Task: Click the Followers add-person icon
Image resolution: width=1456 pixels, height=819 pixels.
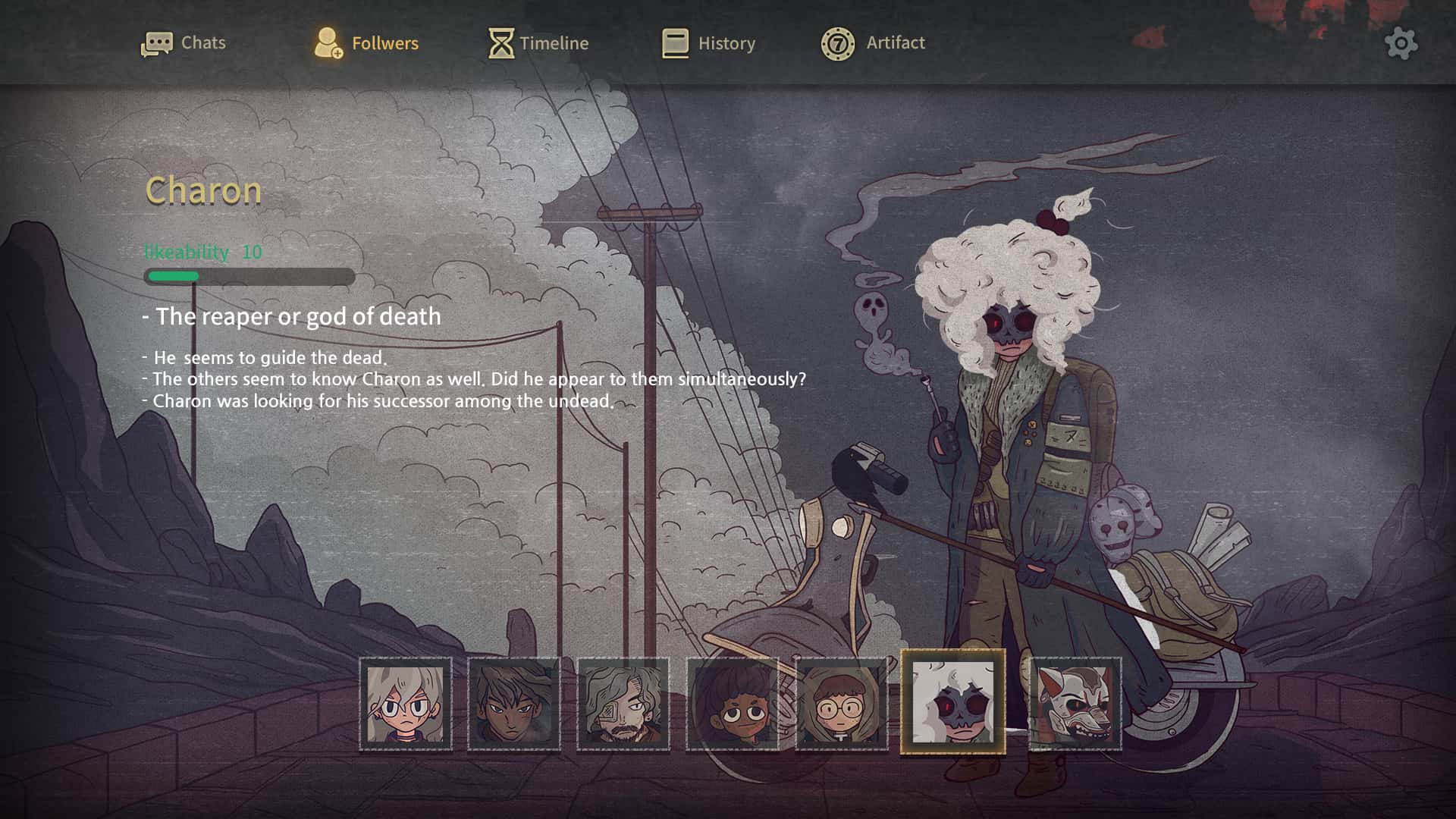Action: 328,42
